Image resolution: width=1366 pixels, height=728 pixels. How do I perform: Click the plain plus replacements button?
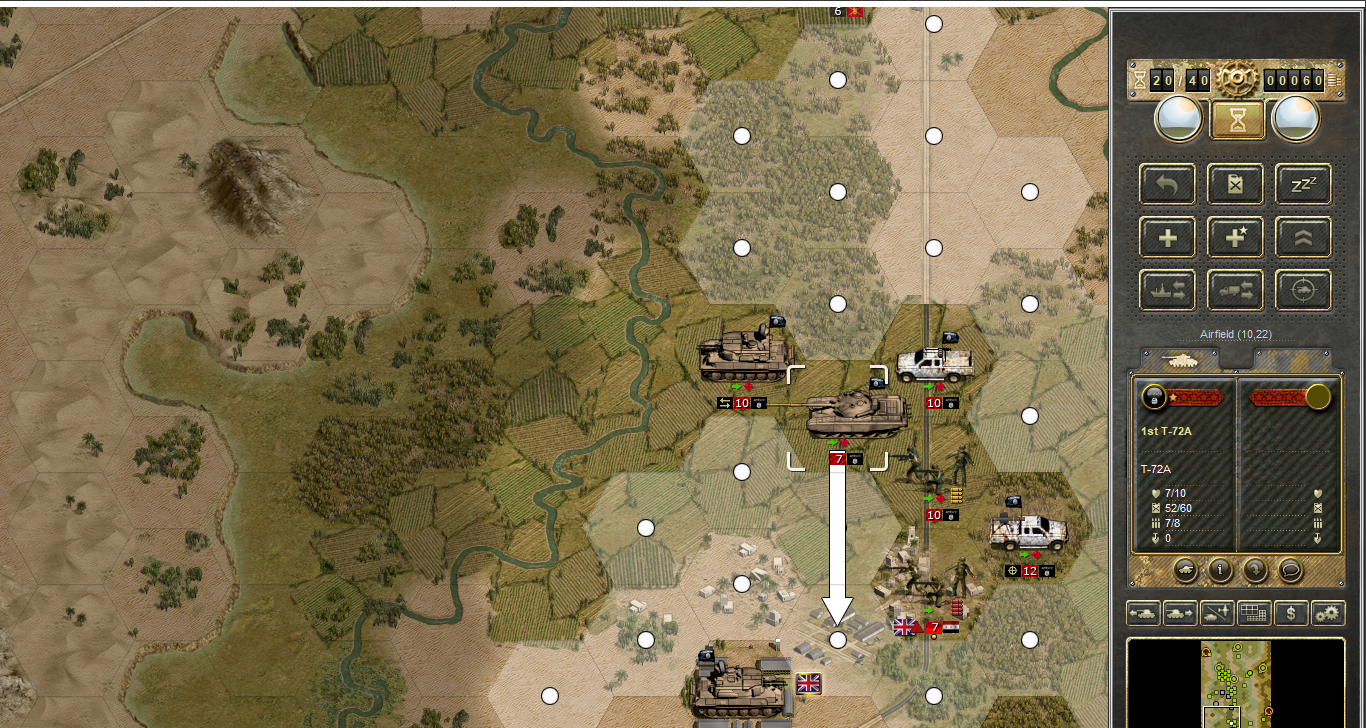click(x=1167, y=237)
